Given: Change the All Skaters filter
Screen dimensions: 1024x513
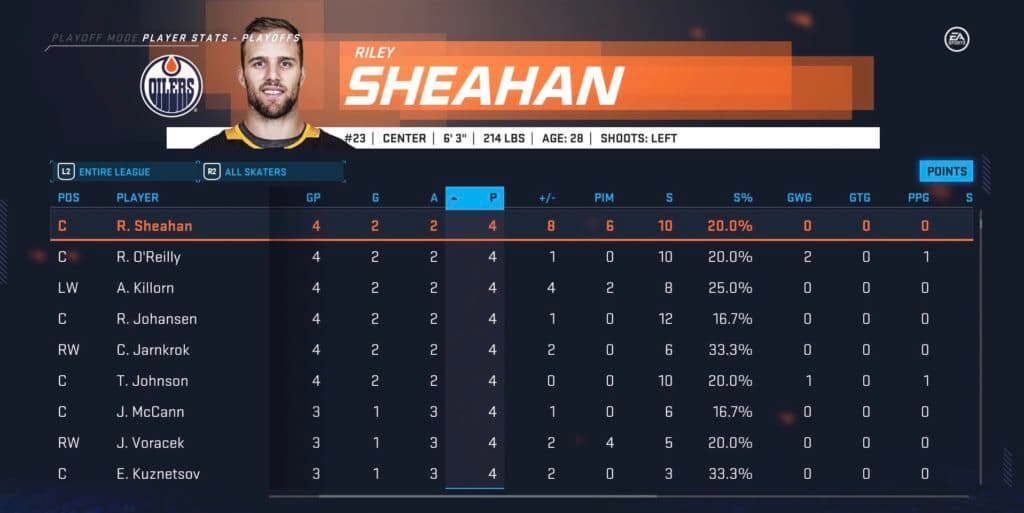Looking at the screenshot, I should coord(272,172).
